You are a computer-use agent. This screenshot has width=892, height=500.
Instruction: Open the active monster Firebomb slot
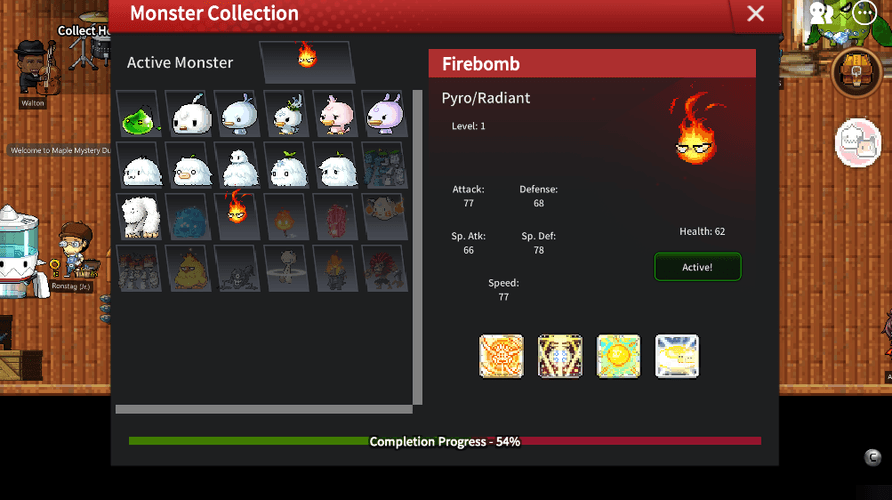point(307,60)
